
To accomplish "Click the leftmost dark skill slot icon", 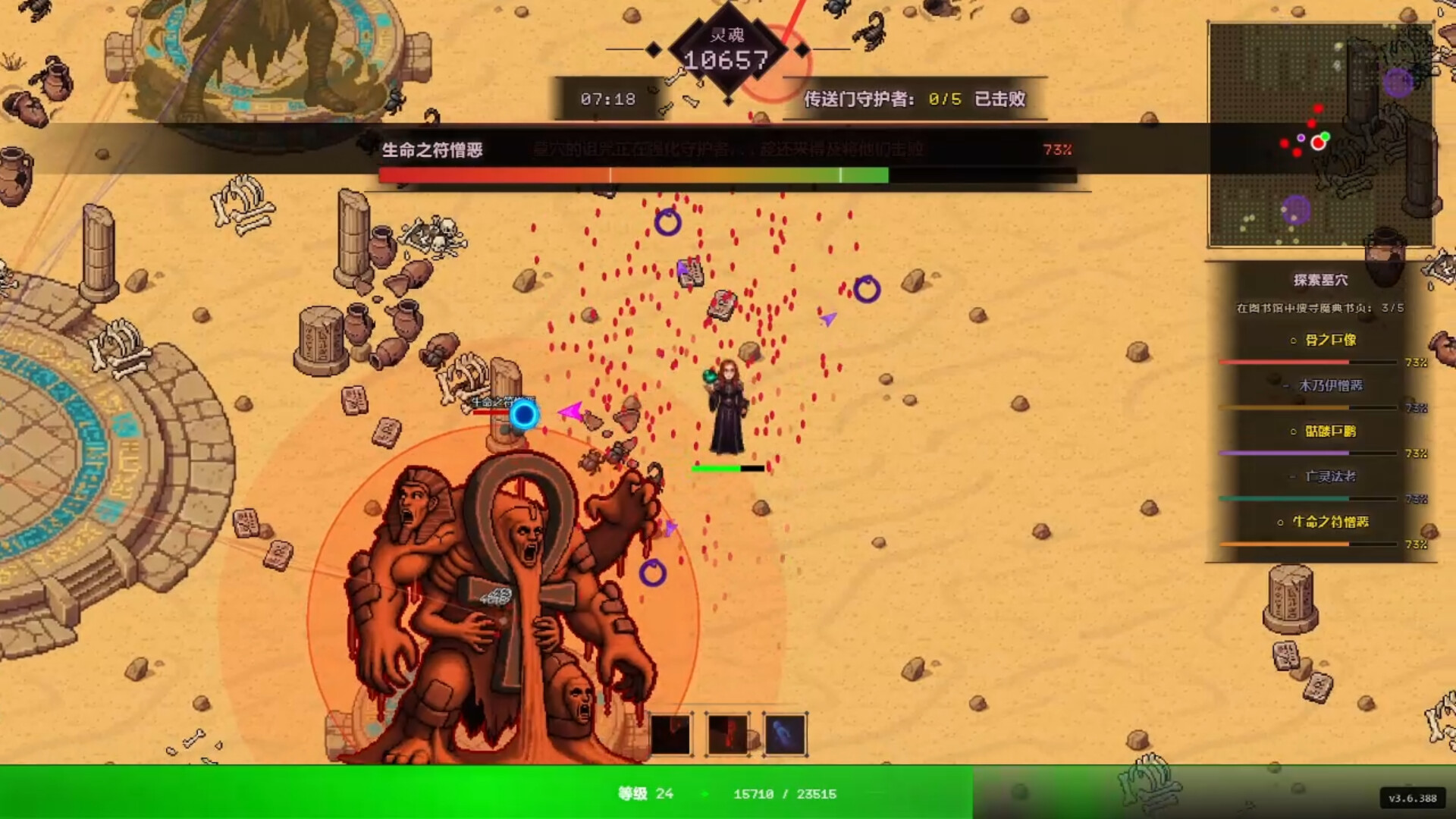I will point(671,733).
